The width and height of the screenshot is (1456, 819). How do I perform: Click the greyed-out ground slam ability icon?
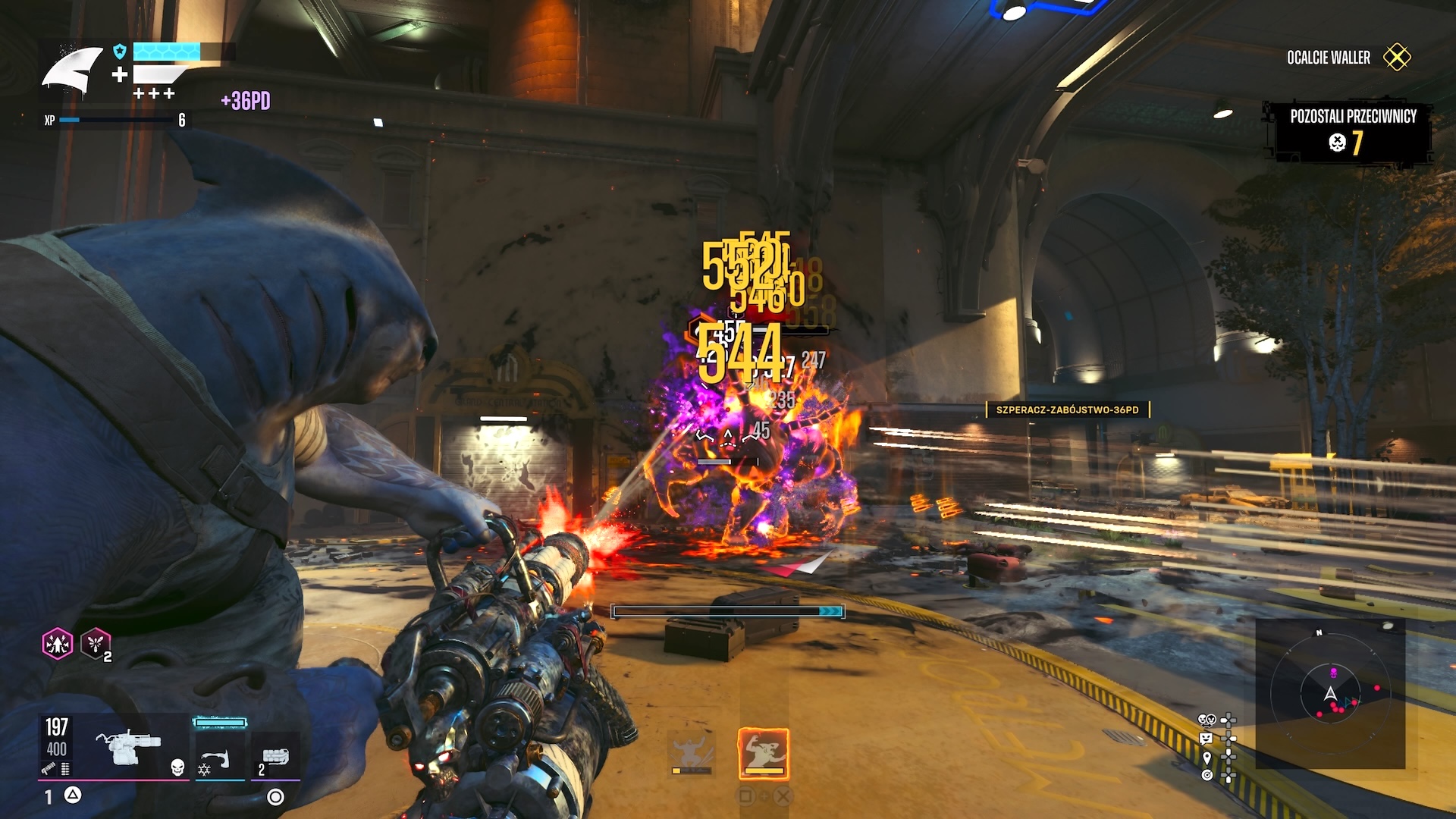691,753
